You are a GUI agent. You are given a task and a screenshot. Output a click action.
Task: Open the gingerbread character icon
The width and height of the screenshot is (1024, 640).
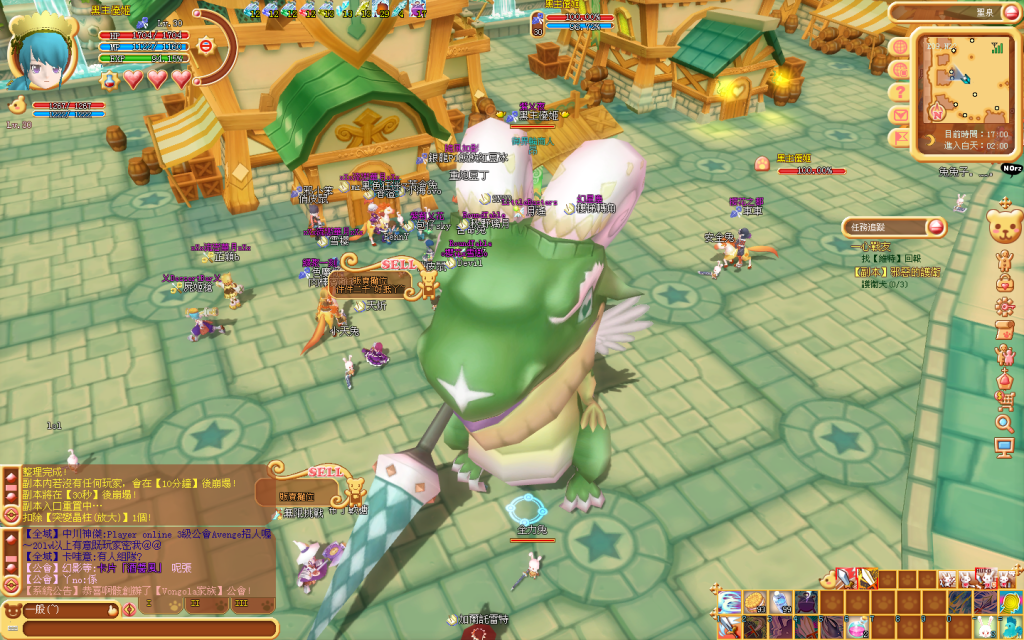click(x=1005, y=260)
